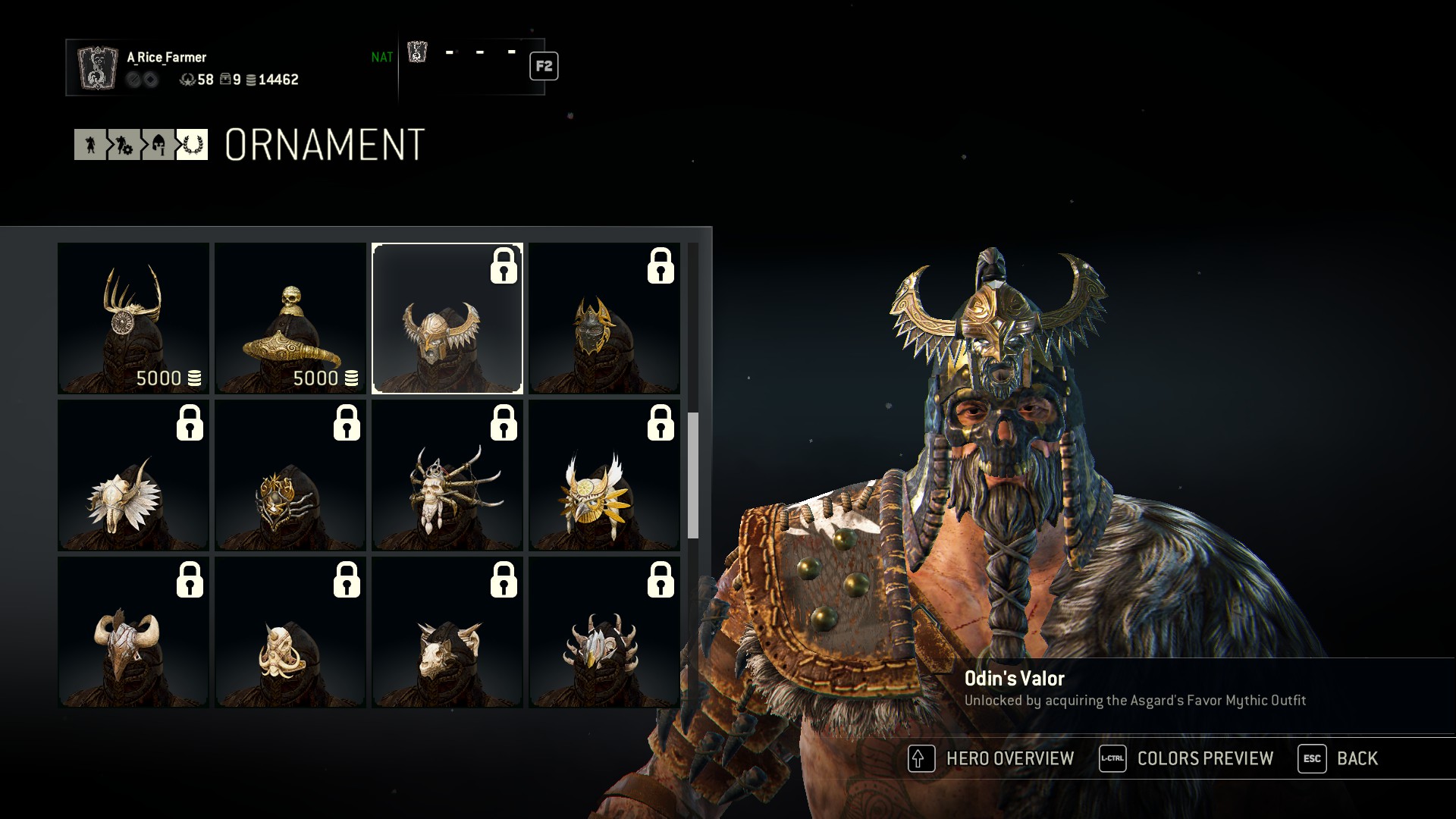This screenshot has height=819, width=1456.
Task: Select the tusked boar skull ornament
Action: pyautogui.click(x=290, y=632)
